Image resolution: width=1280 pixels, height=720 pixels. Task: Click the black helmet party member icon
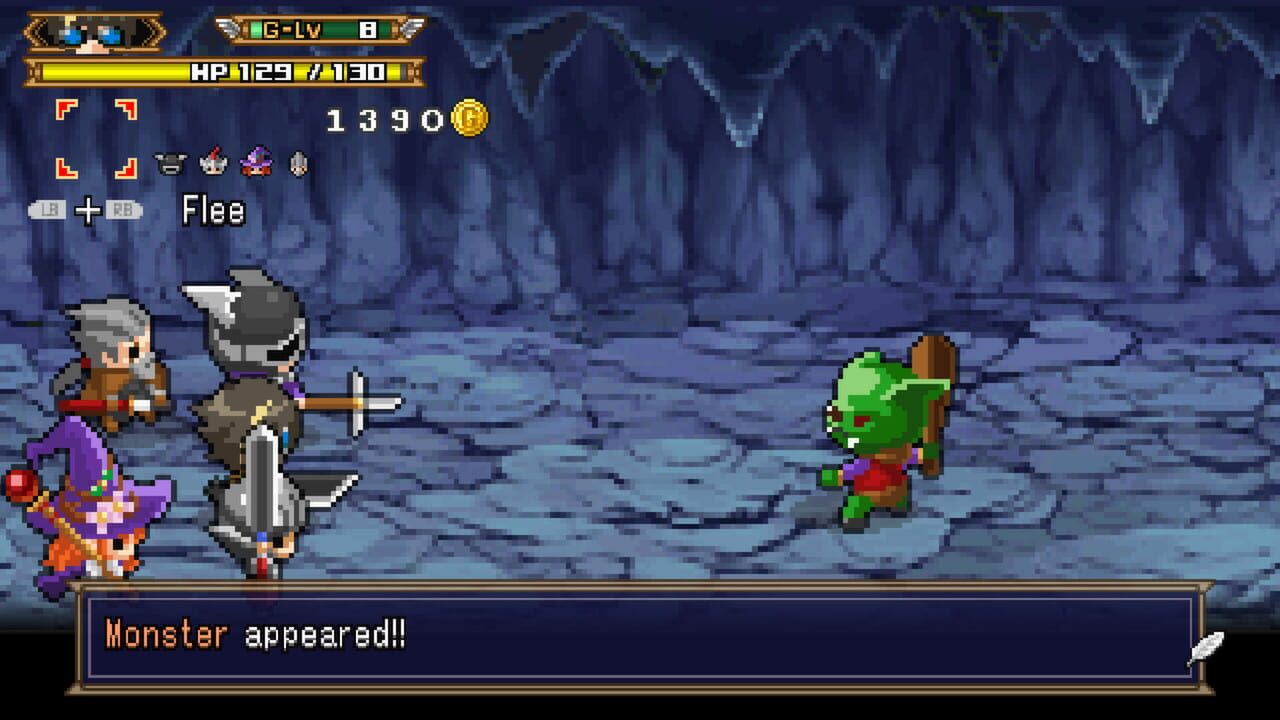170,164
